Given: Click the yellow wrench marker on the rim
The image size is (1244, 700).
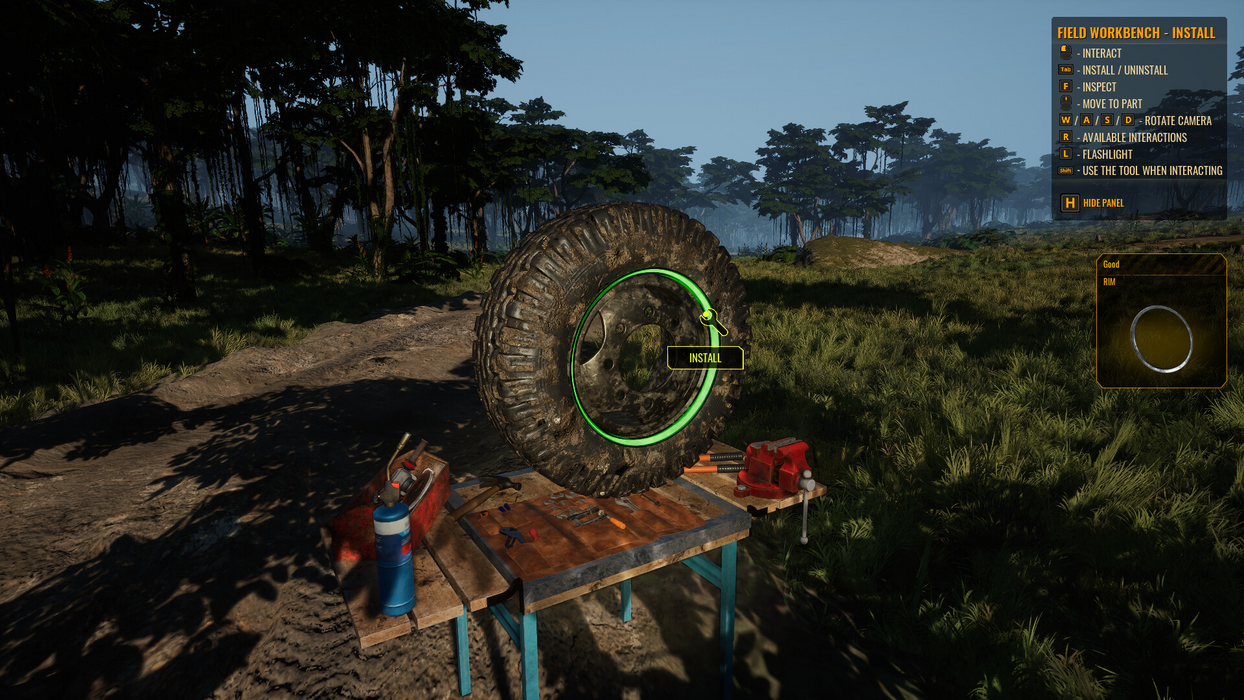Looking at the screenshot, I should (x=710, y=319).
